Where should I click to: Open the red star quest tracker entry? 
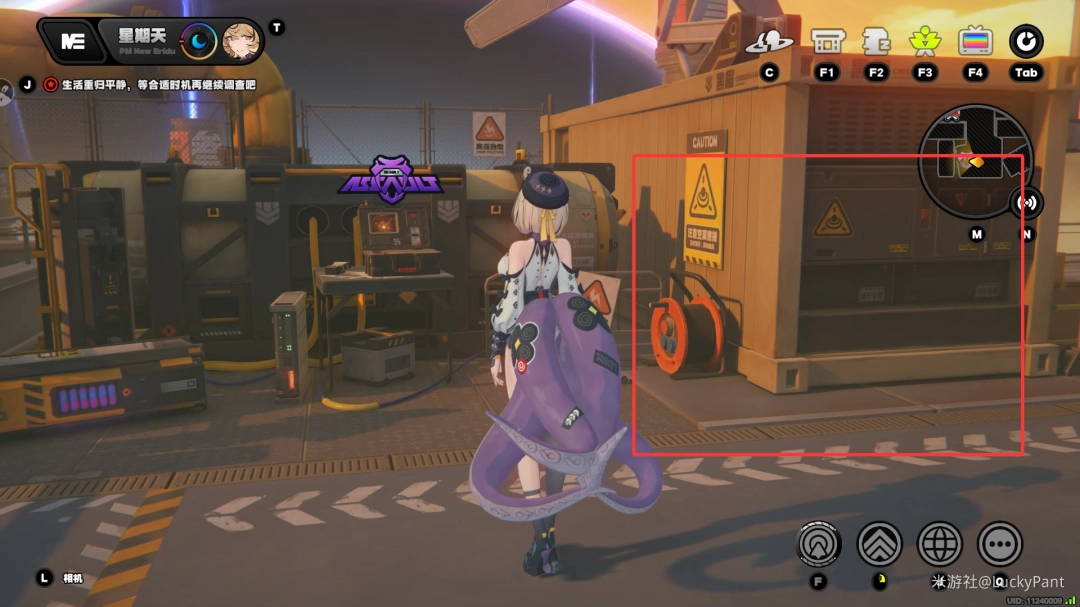pos(51,85)
